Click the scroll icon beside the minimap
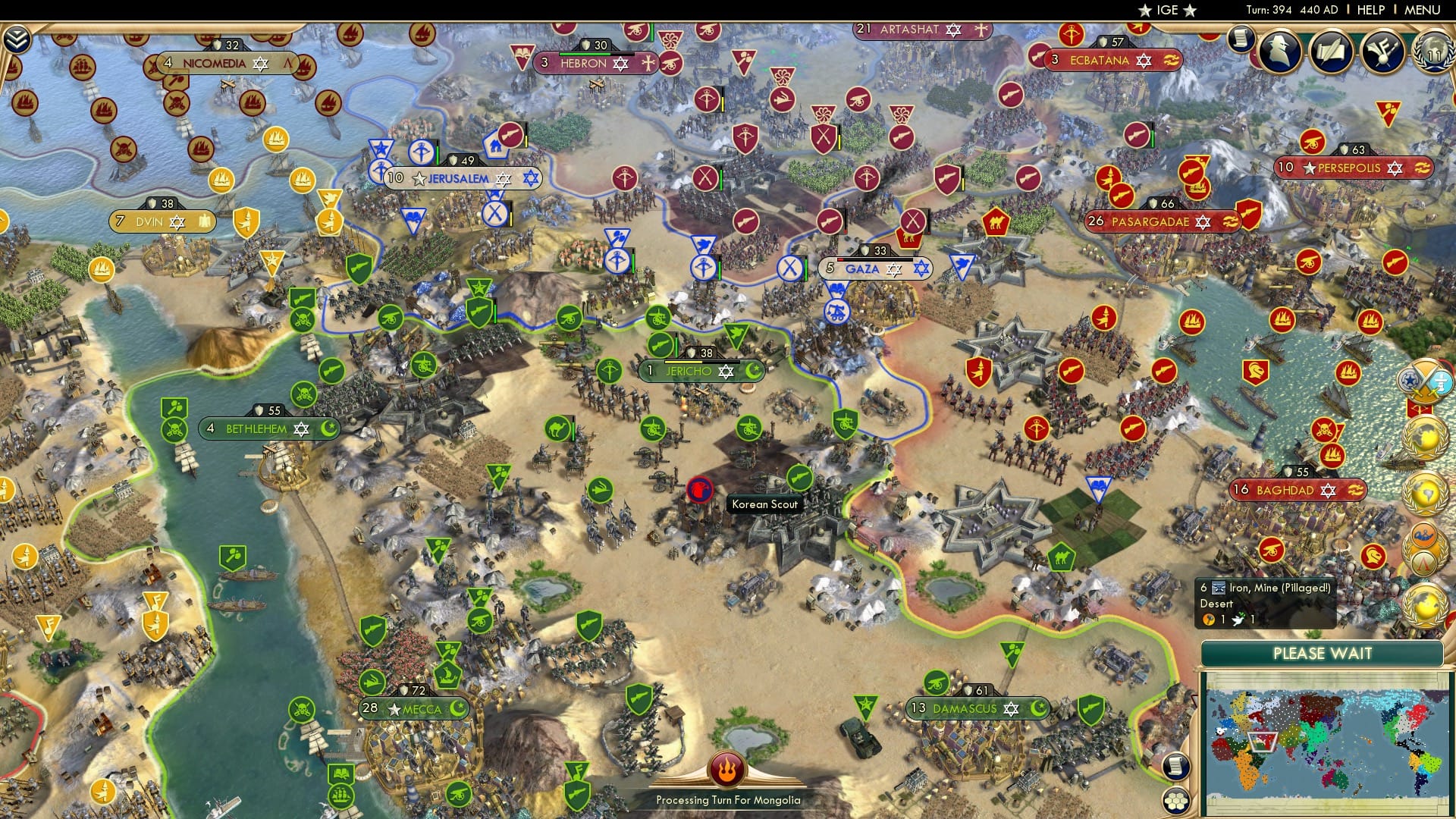1456x819 pixels. tap(1176, 767)
